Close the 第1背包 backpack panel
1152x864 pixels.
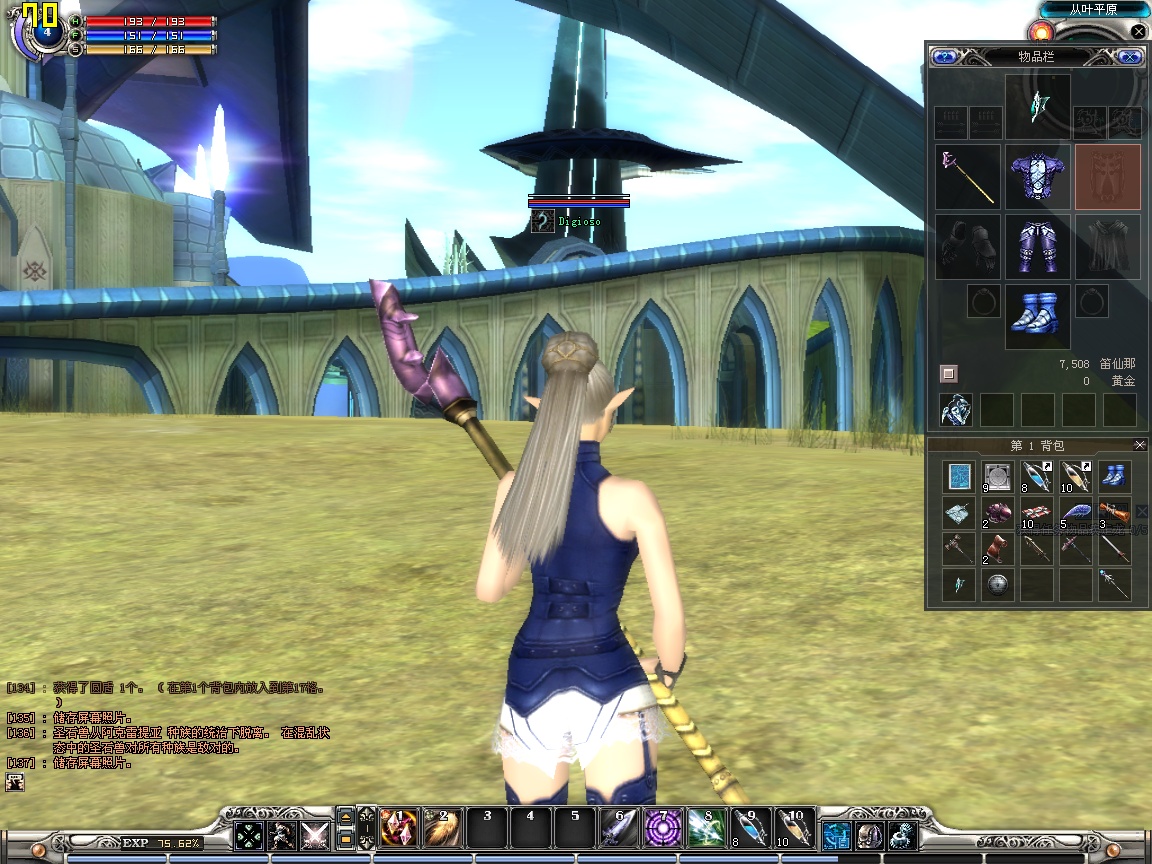pyautogui.click(x=1140, y=445)
